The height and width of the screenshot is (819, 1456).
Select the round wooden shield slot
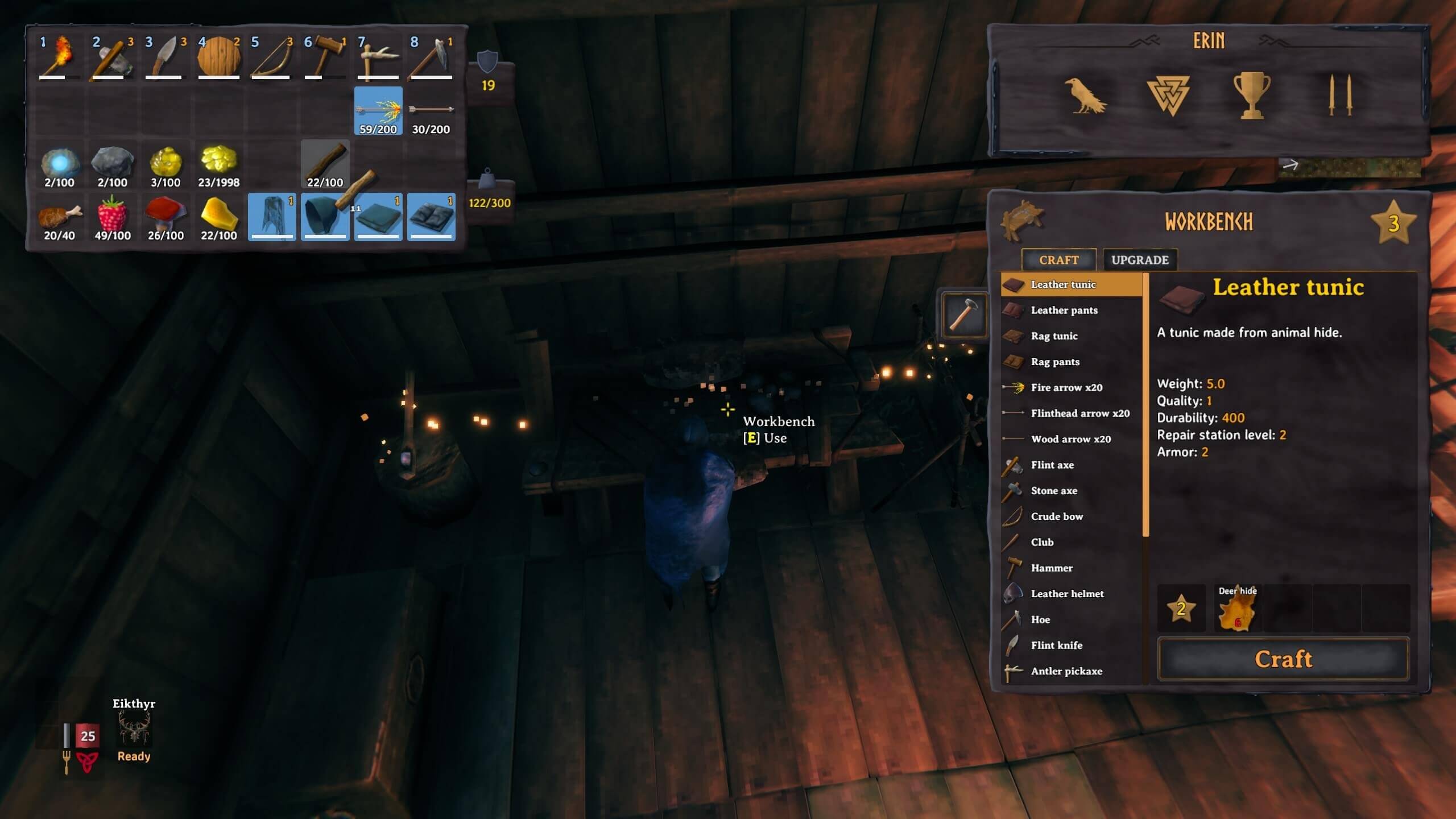click(x=218, y=57)
